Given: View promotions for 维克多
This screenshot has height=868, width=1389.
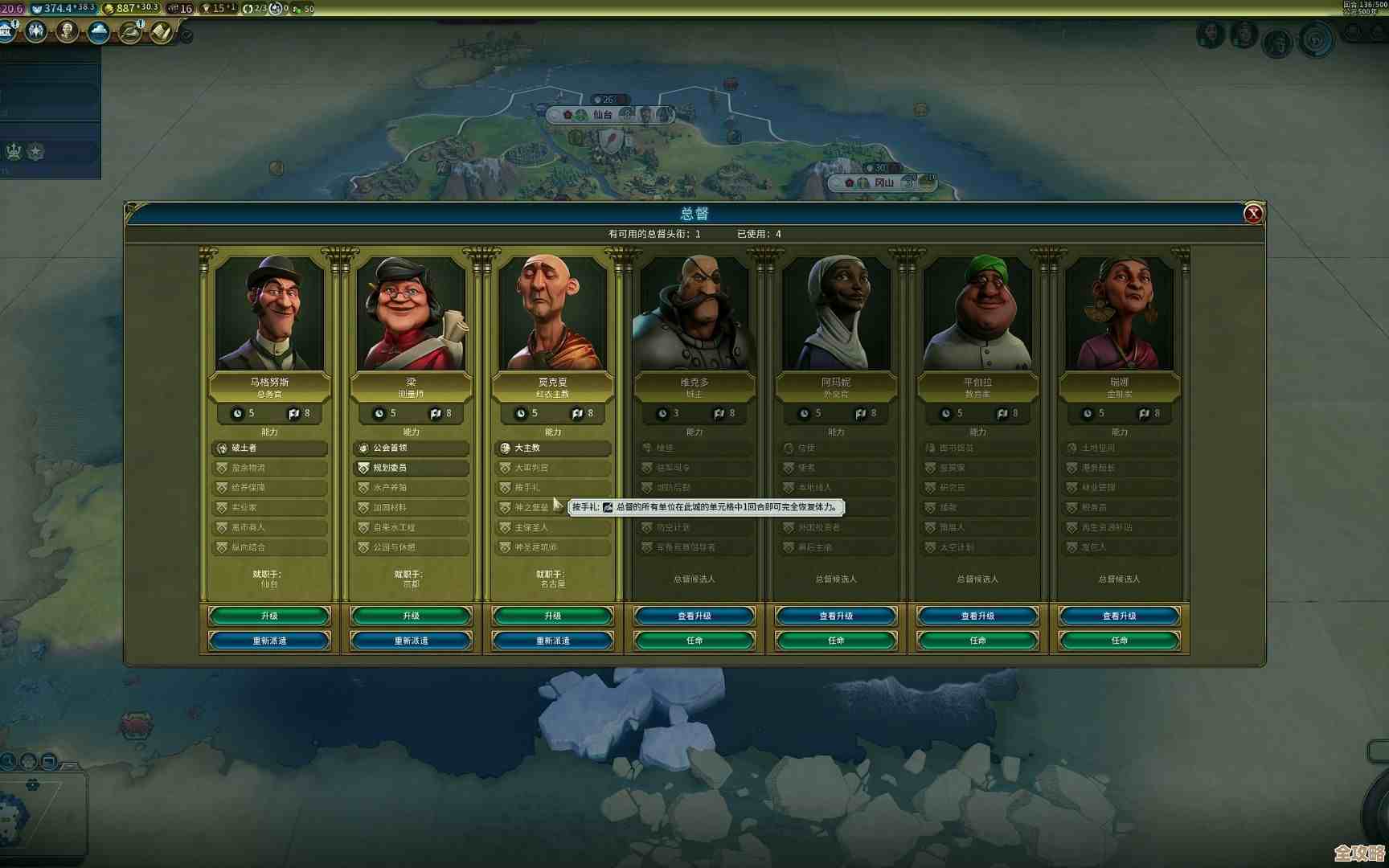Looking at the screenshot, I should 694,616.
